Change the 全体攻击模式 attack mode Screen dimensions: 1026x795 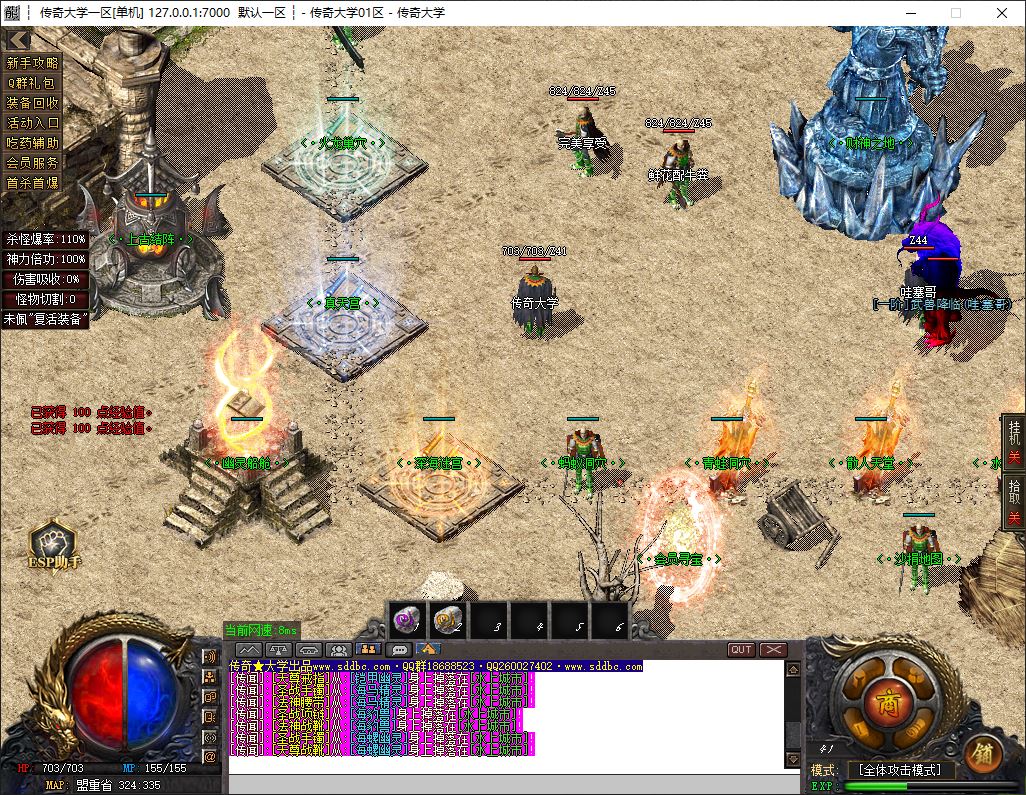point(899,770)
